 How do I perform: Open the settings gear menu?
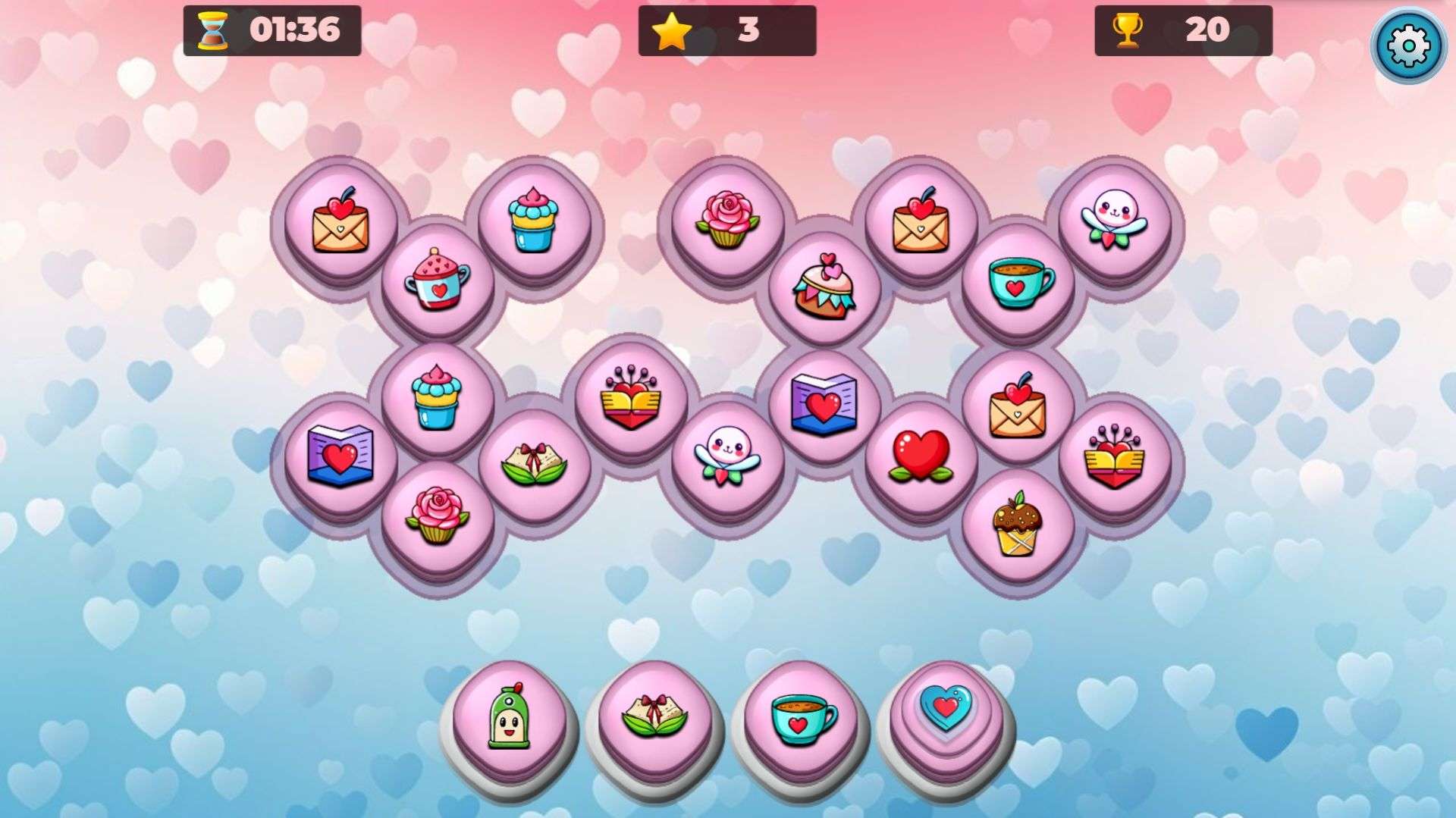1407,45
